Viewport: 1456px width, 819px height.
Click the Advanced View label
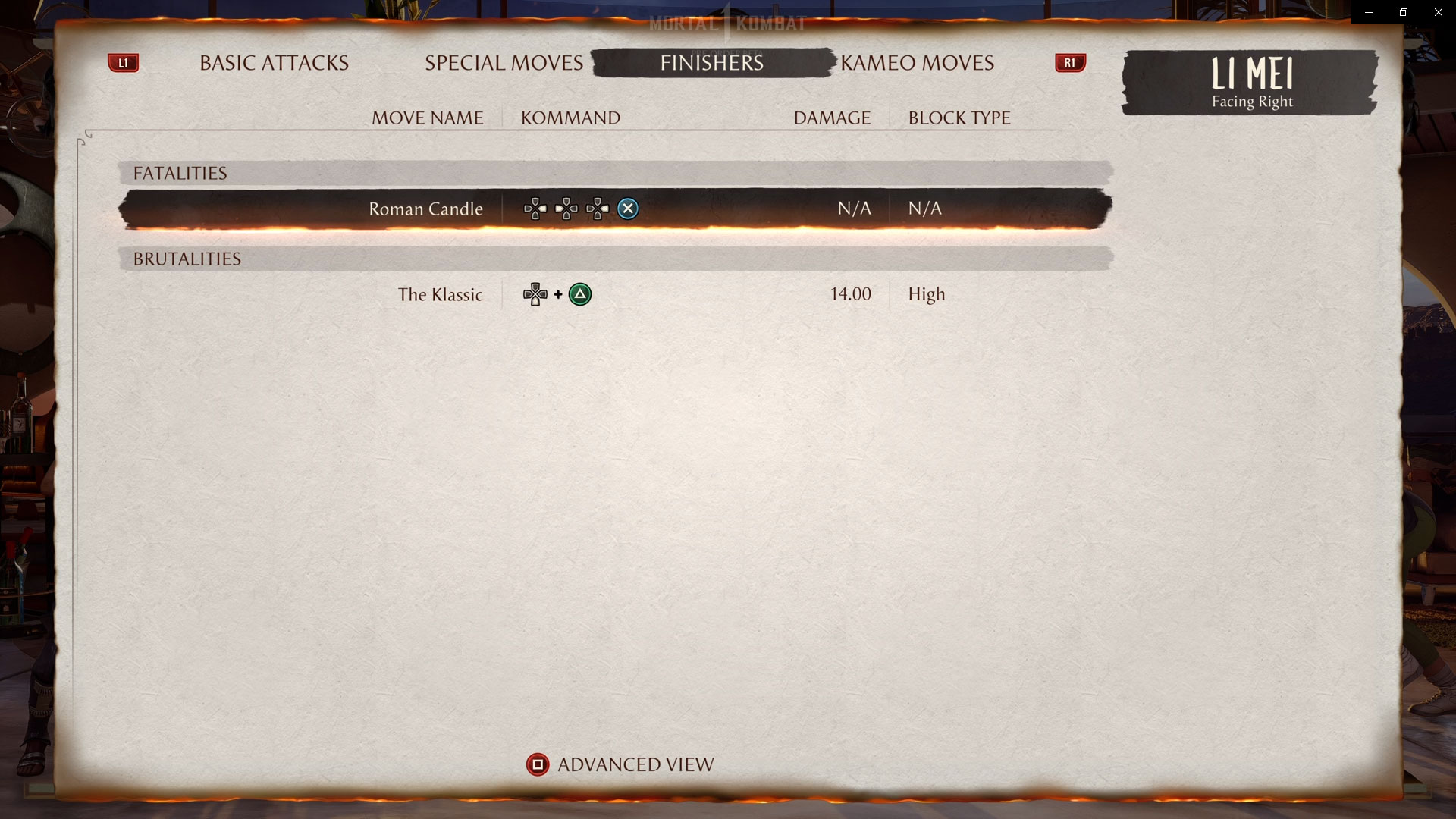pos(635,764)
